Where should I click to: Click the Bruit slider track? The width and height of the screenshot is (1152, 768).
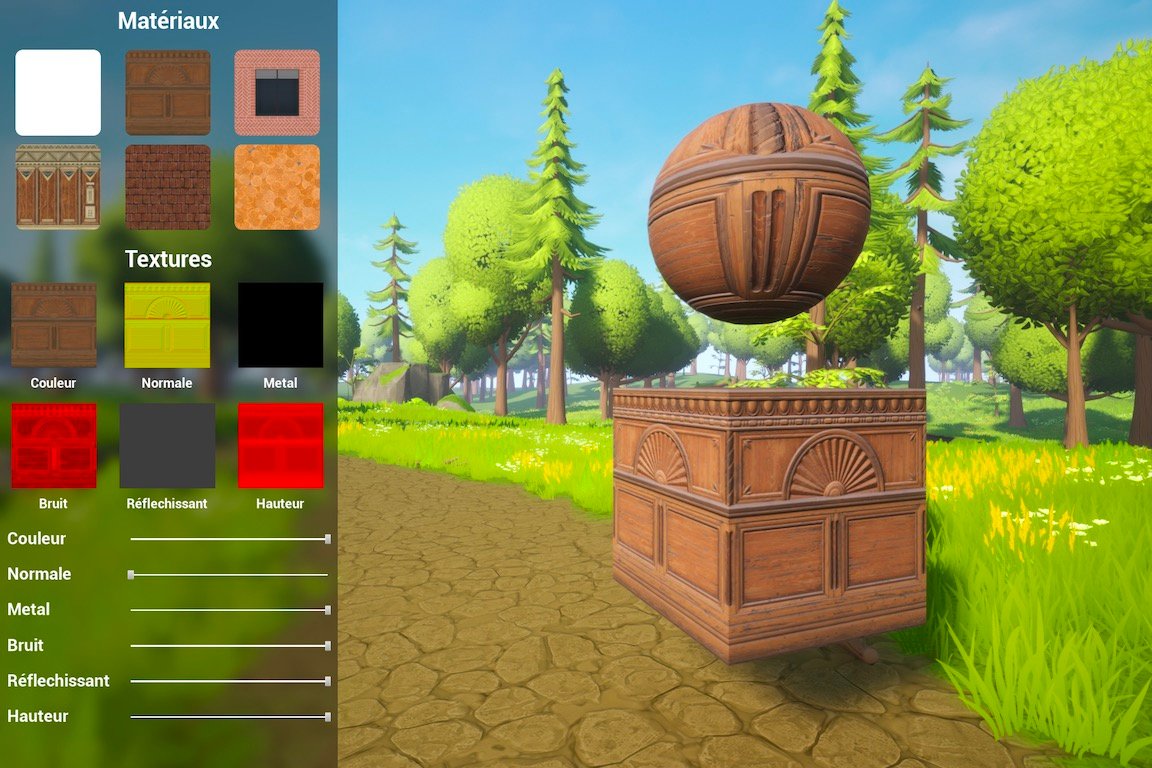[x=229, y=646]
